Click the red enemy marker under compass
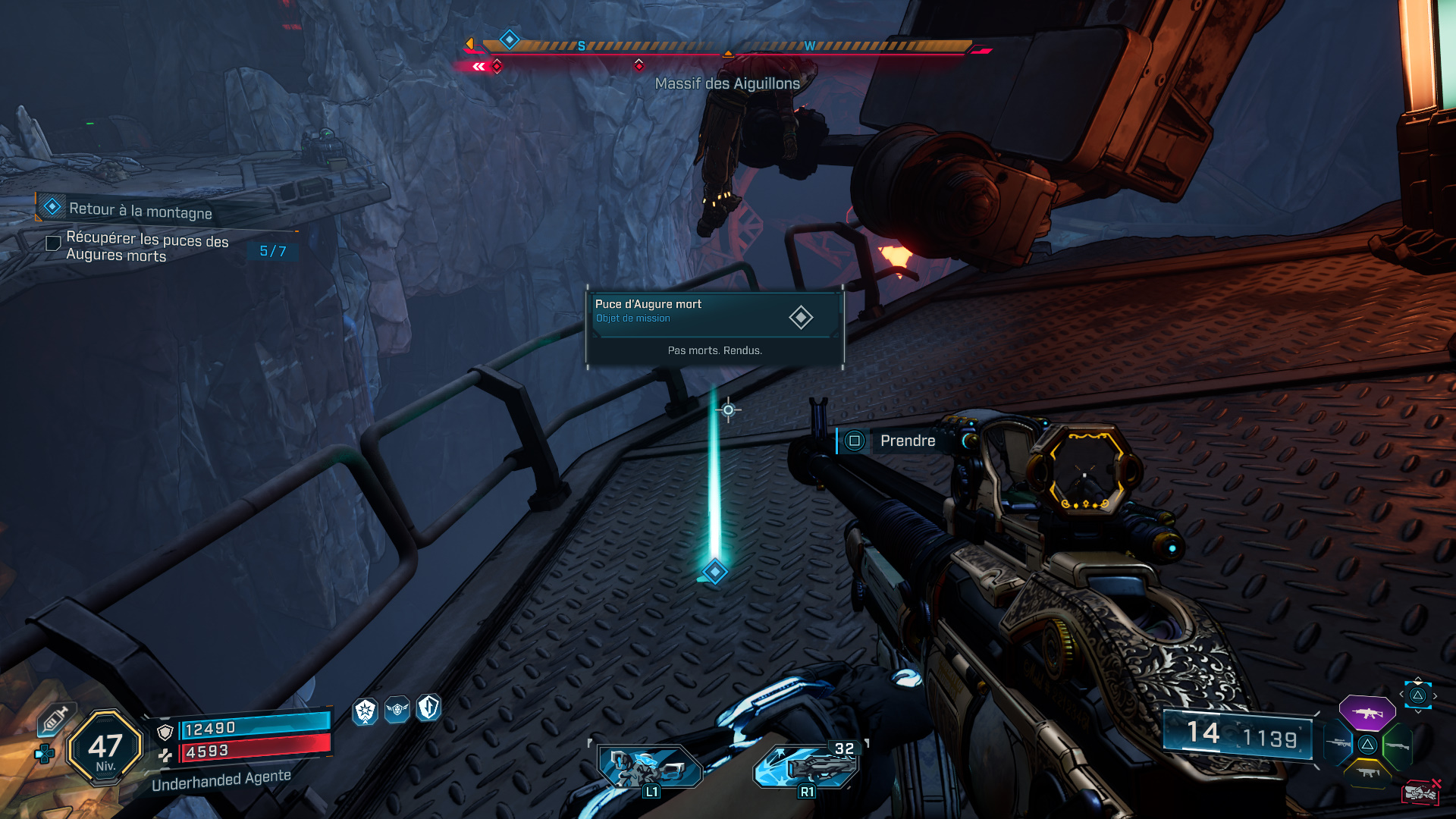Screen dimensions: 1456x819 click(x=639, y=65)
